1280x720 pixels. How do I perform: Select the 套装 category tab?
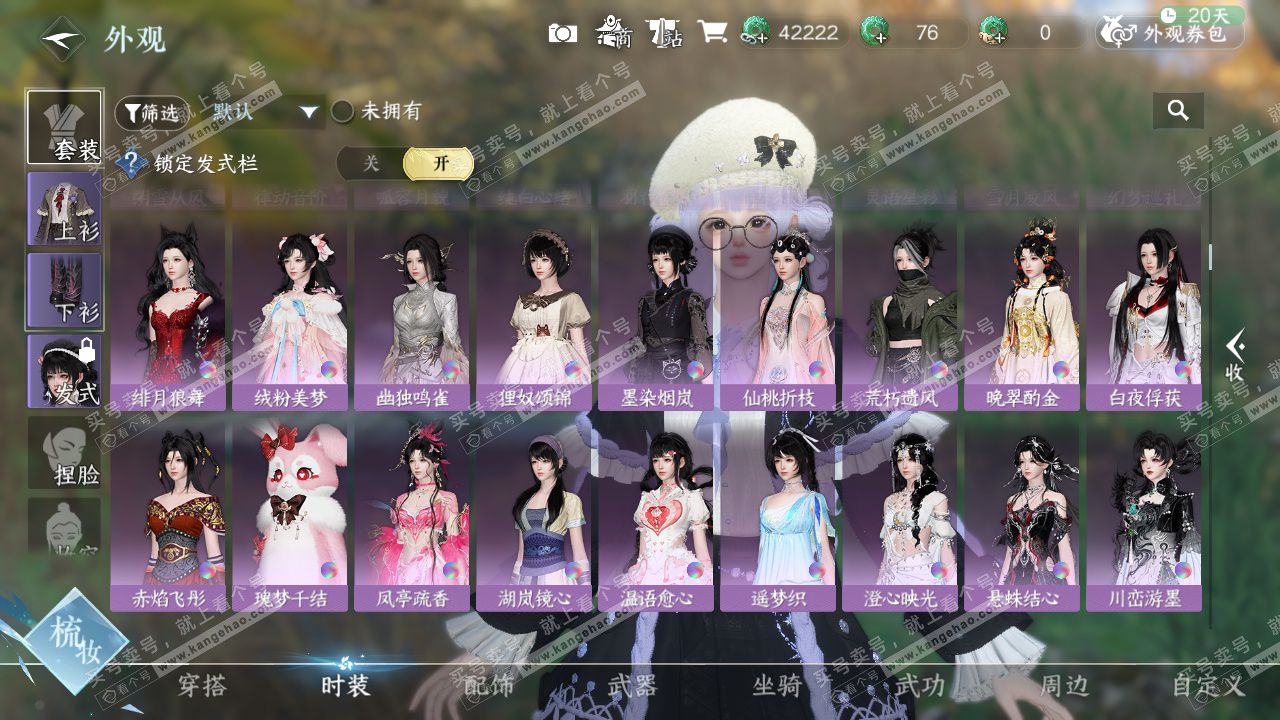(x=65, y=127)
